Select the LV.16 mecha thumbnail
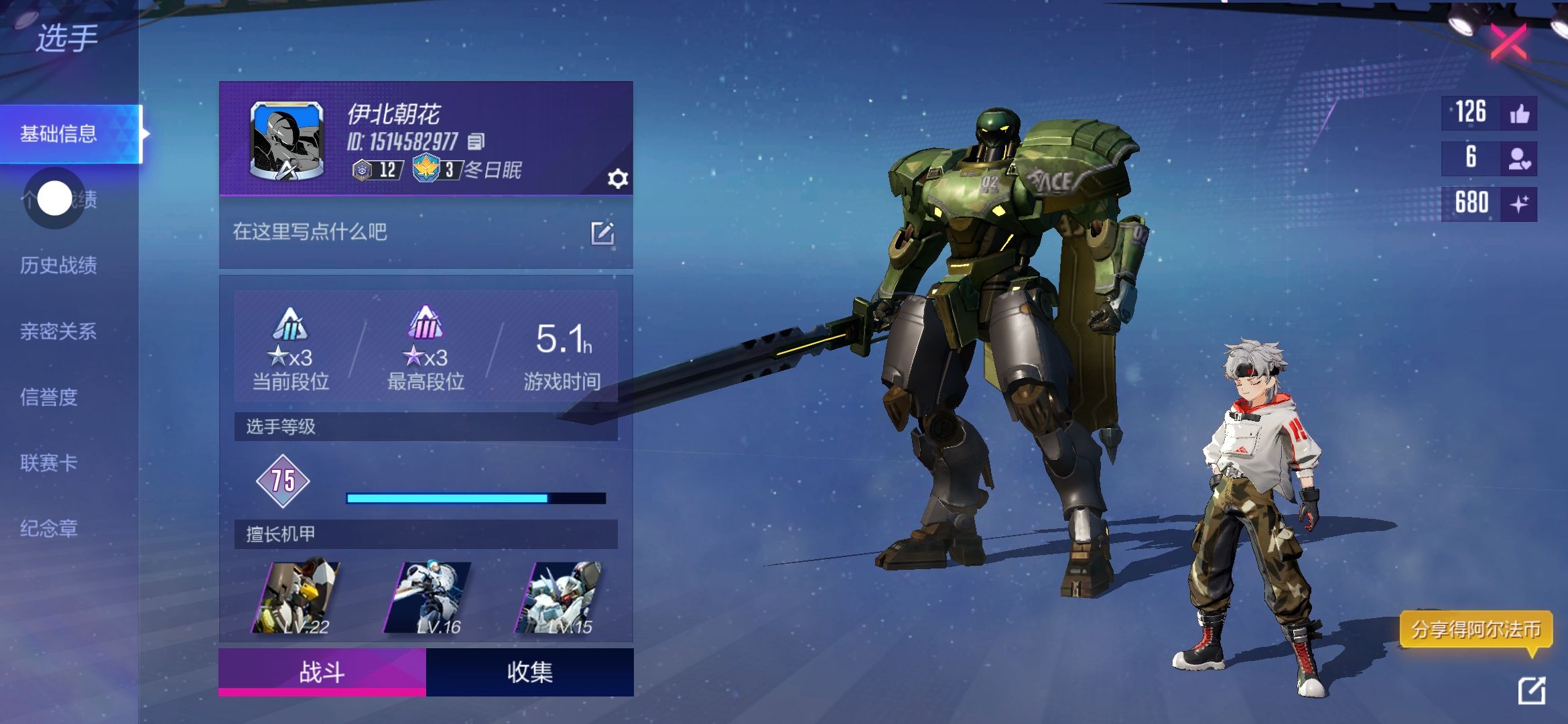Viewport: 1568px width, 724px height. (x=427, y=598)
